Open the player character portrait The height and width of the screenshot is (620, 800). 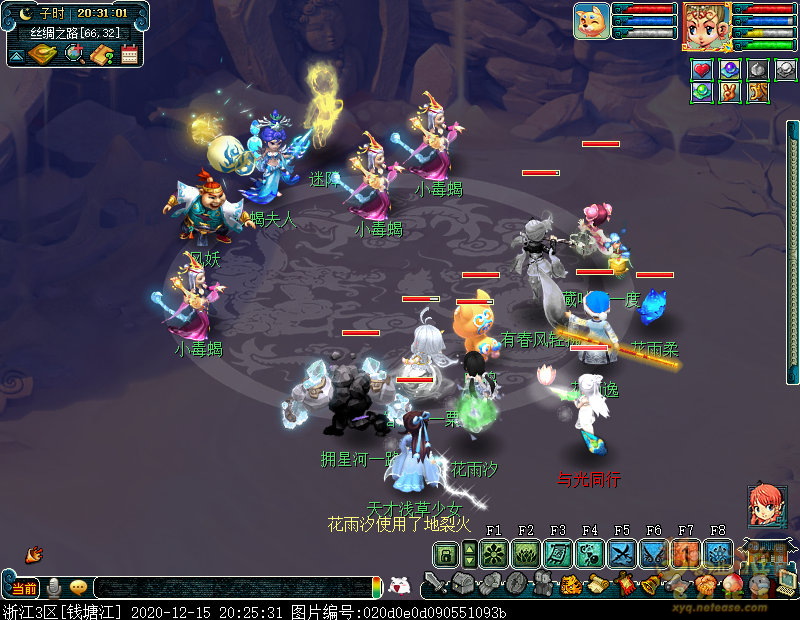[705, 25]
